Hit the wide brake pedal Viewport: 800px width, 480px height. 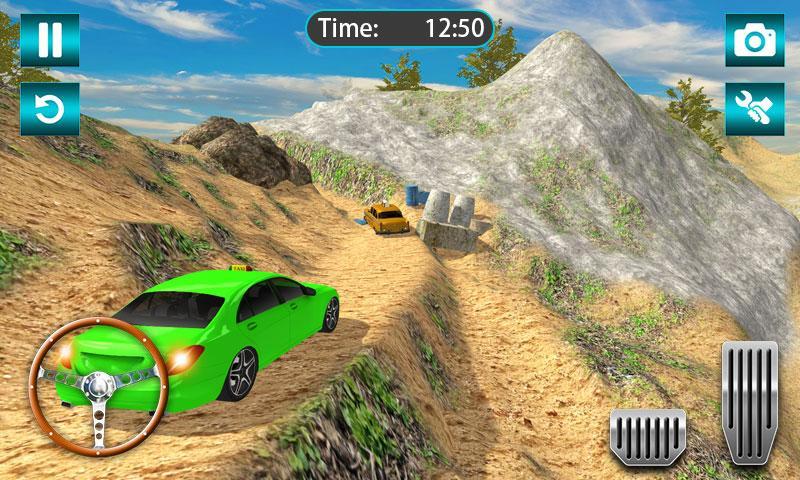click(647, 435)
